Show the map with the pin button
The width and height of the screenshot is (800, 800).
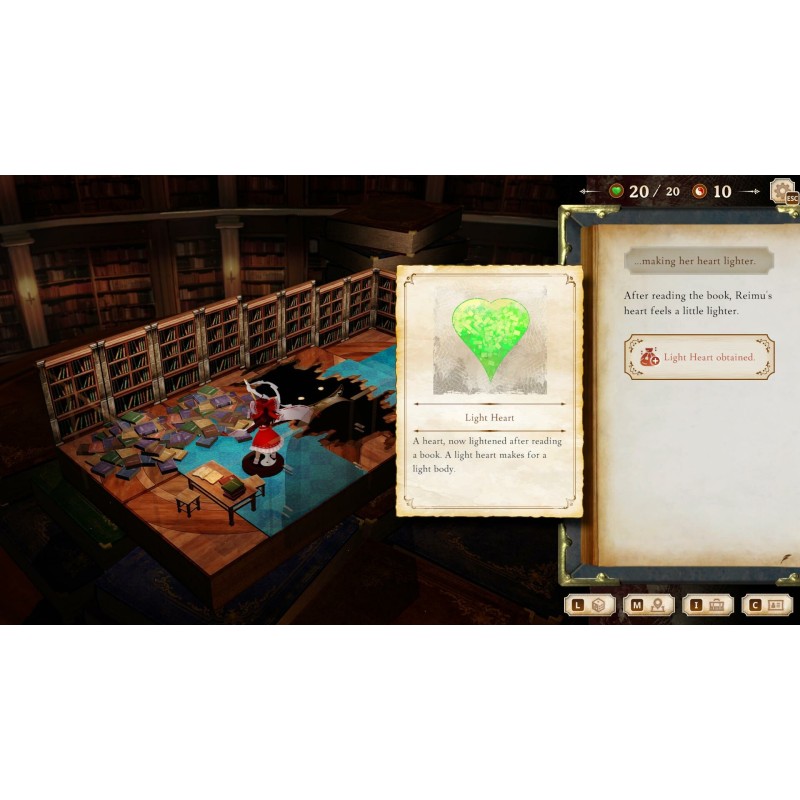tap(648, 605)
